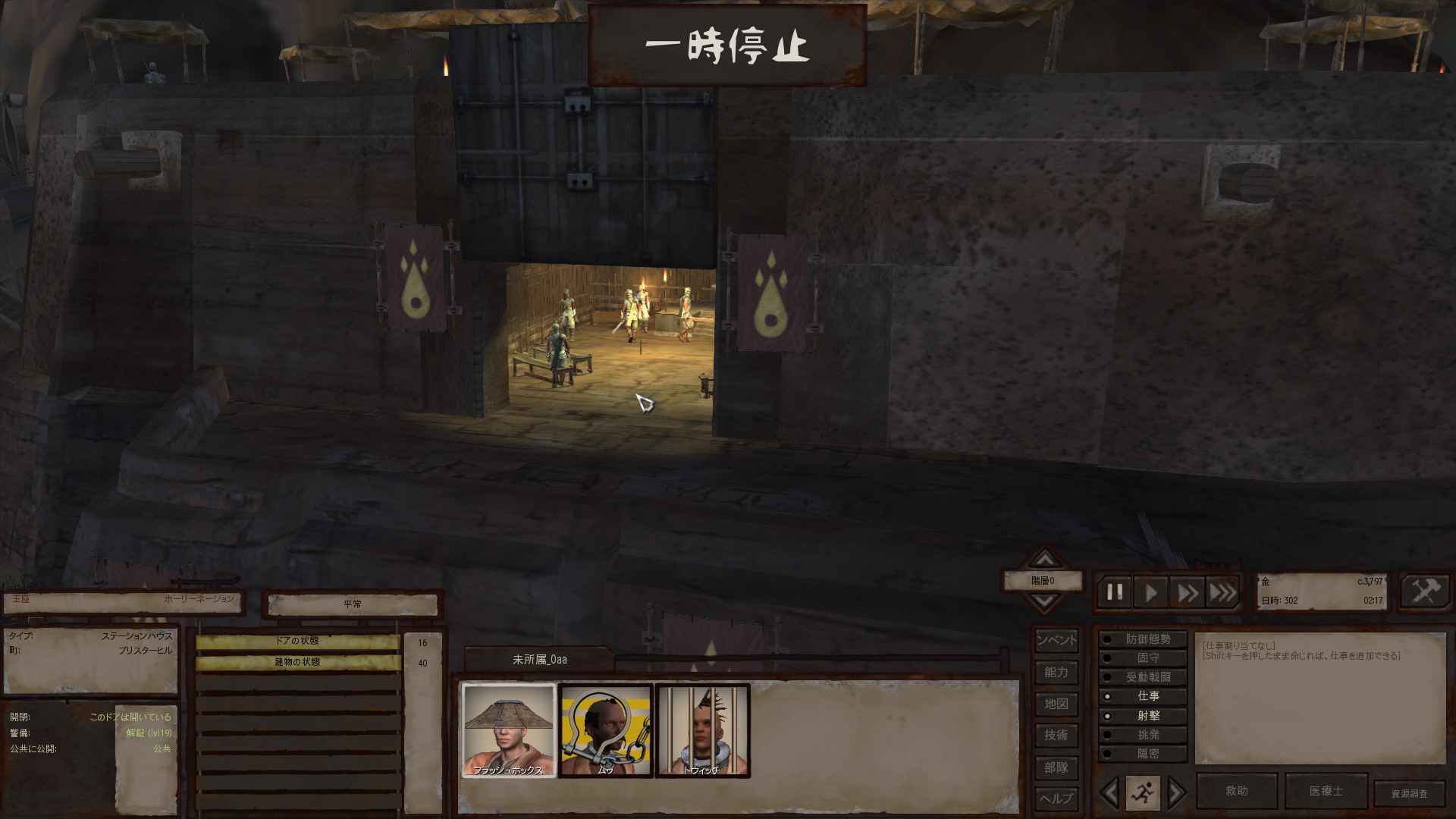Set the fastest triple-arrow game speed

1222,592
